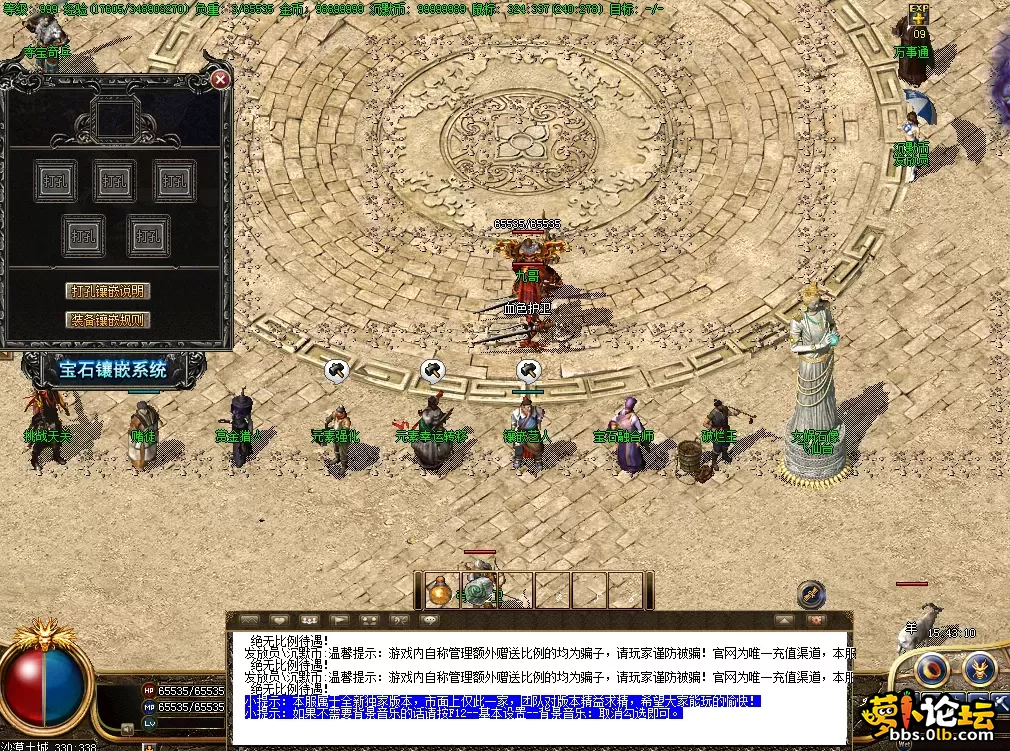The height and width of the screenshot is (751, 1010).
Task: Open the golden dragon helmet round button
Action: 979,667
